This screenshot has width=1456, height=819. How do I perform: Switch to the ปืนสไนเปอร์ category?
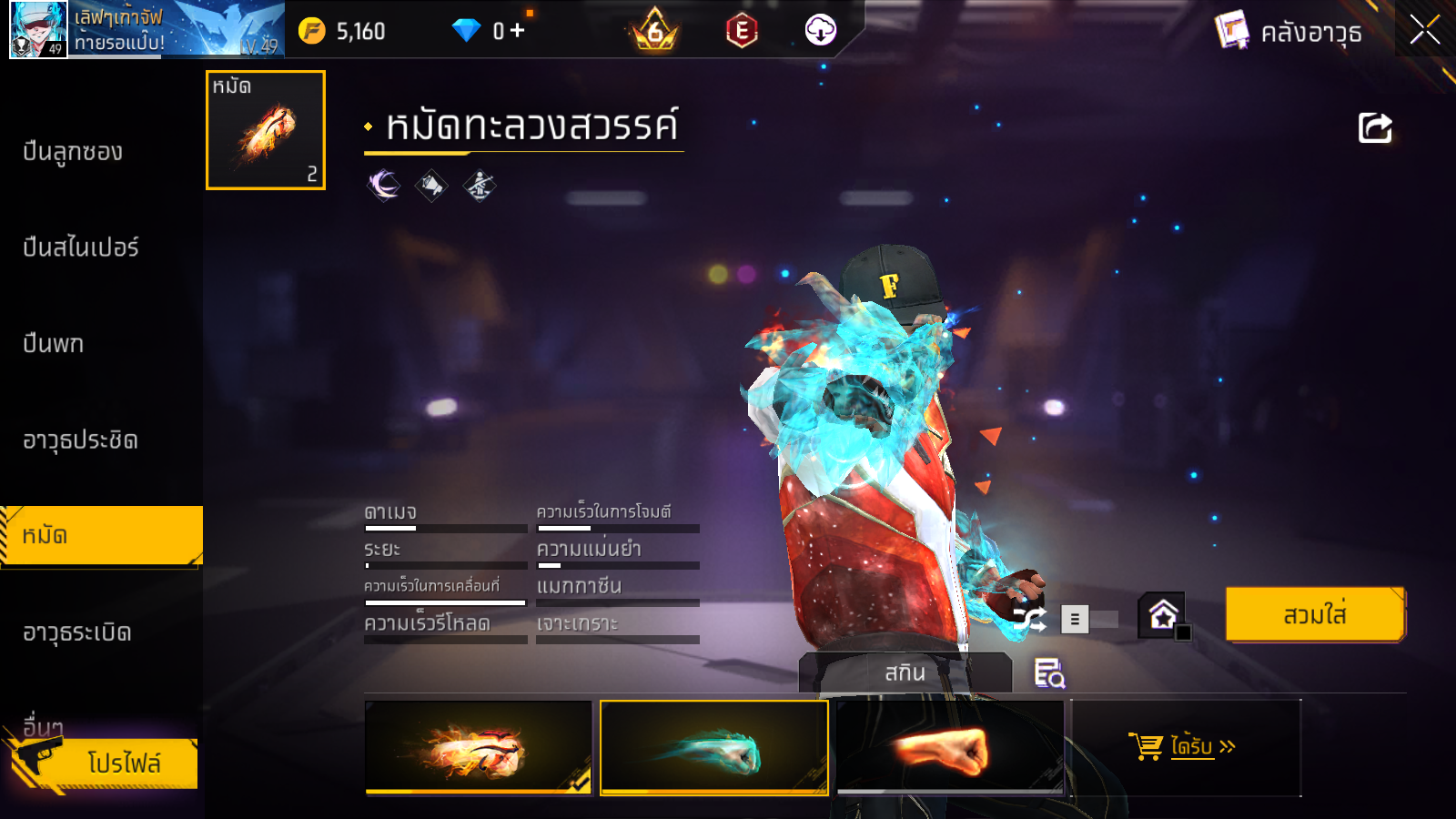81,248
